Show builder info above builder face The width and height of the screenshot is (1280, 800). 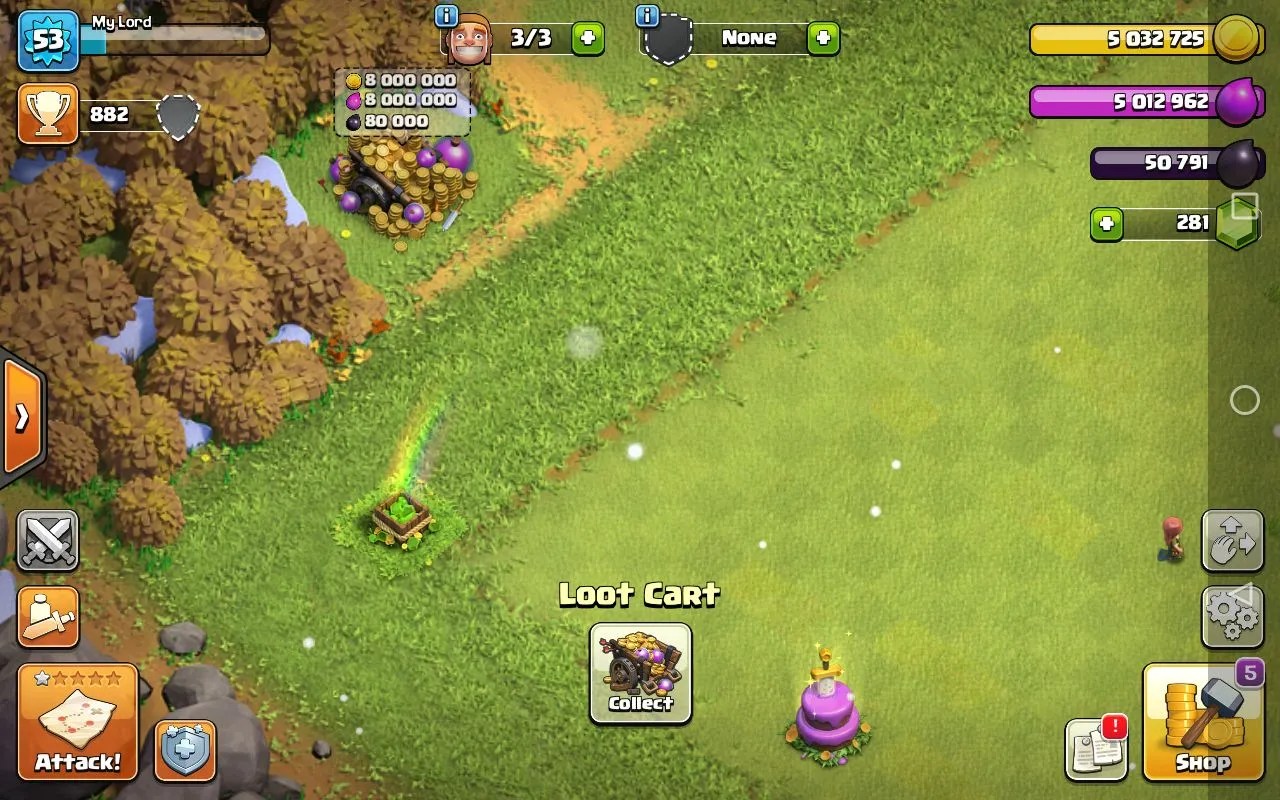click(447, 16)
